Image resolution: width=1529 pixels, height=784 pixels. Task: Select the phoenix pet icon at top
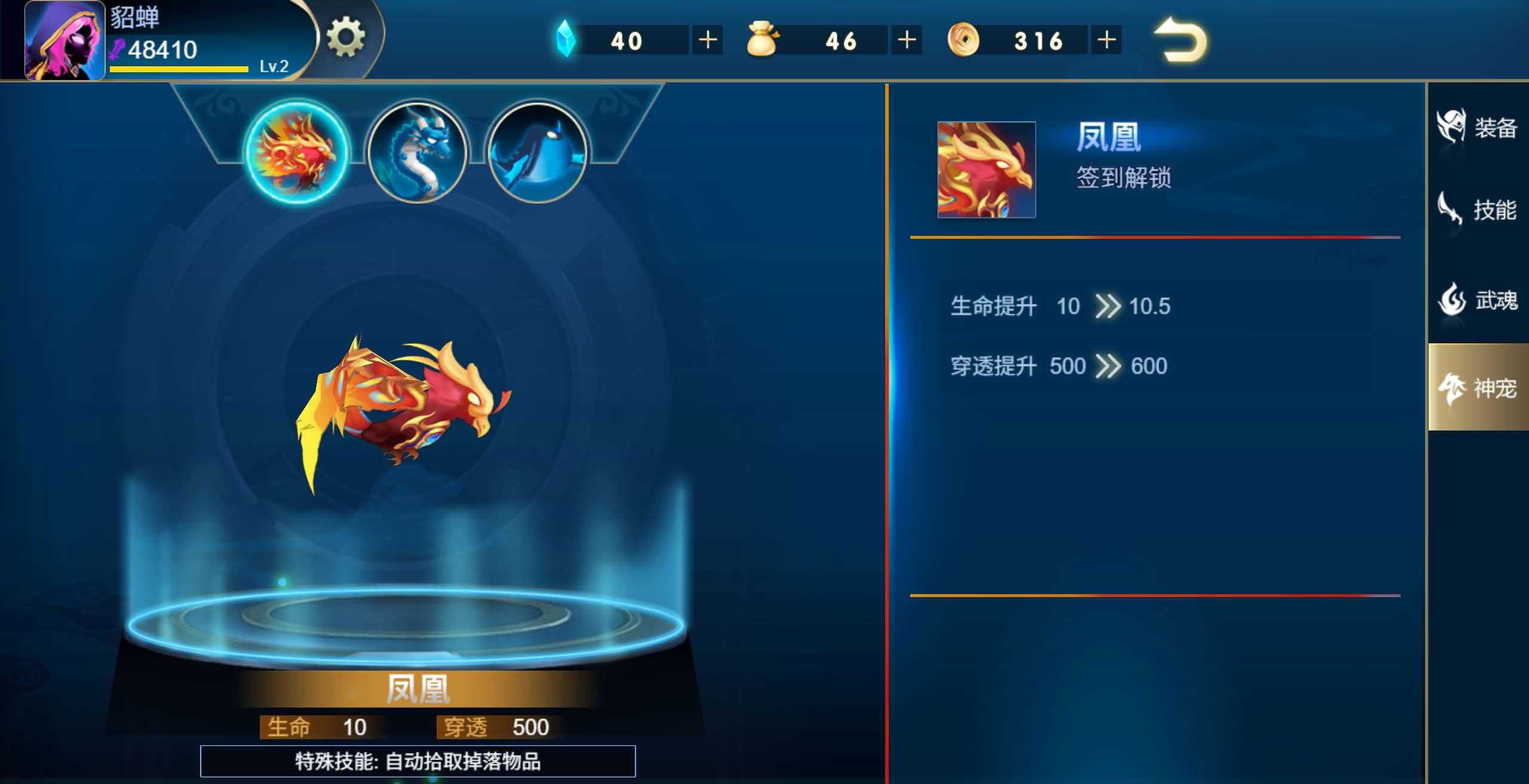tap(297, 152)
